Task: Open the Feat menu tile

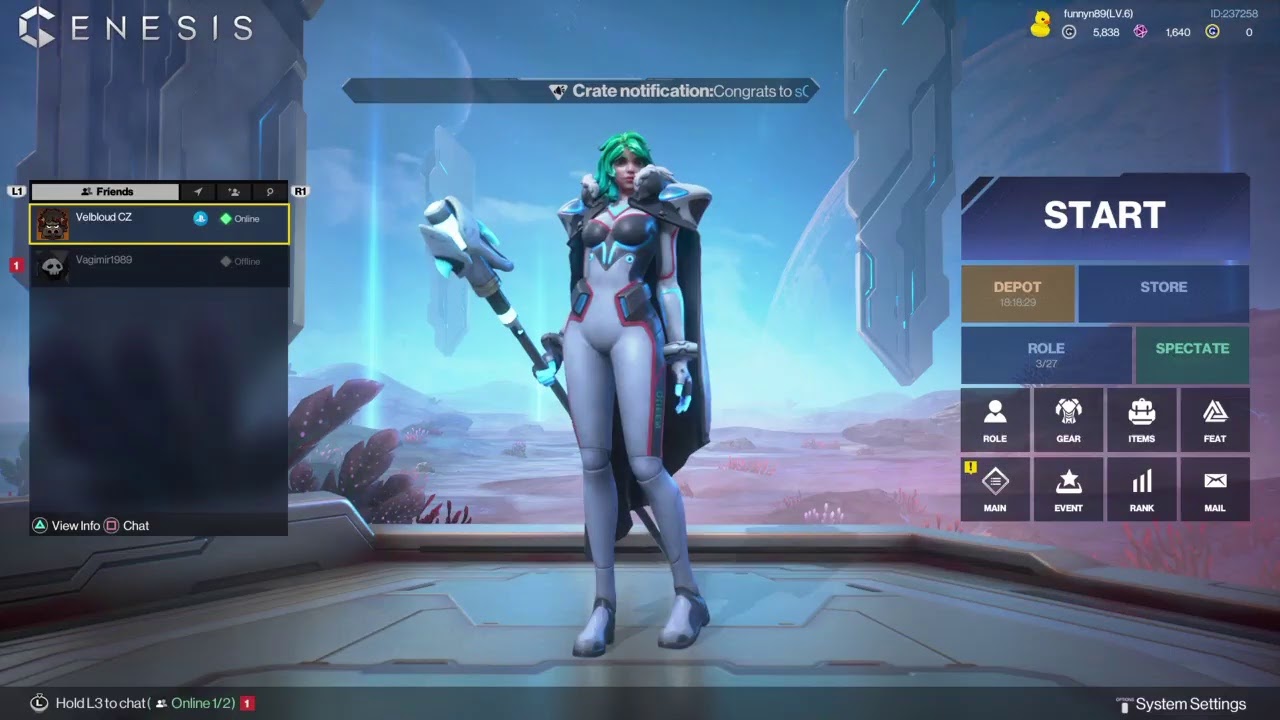Action: pos(1214,420)
